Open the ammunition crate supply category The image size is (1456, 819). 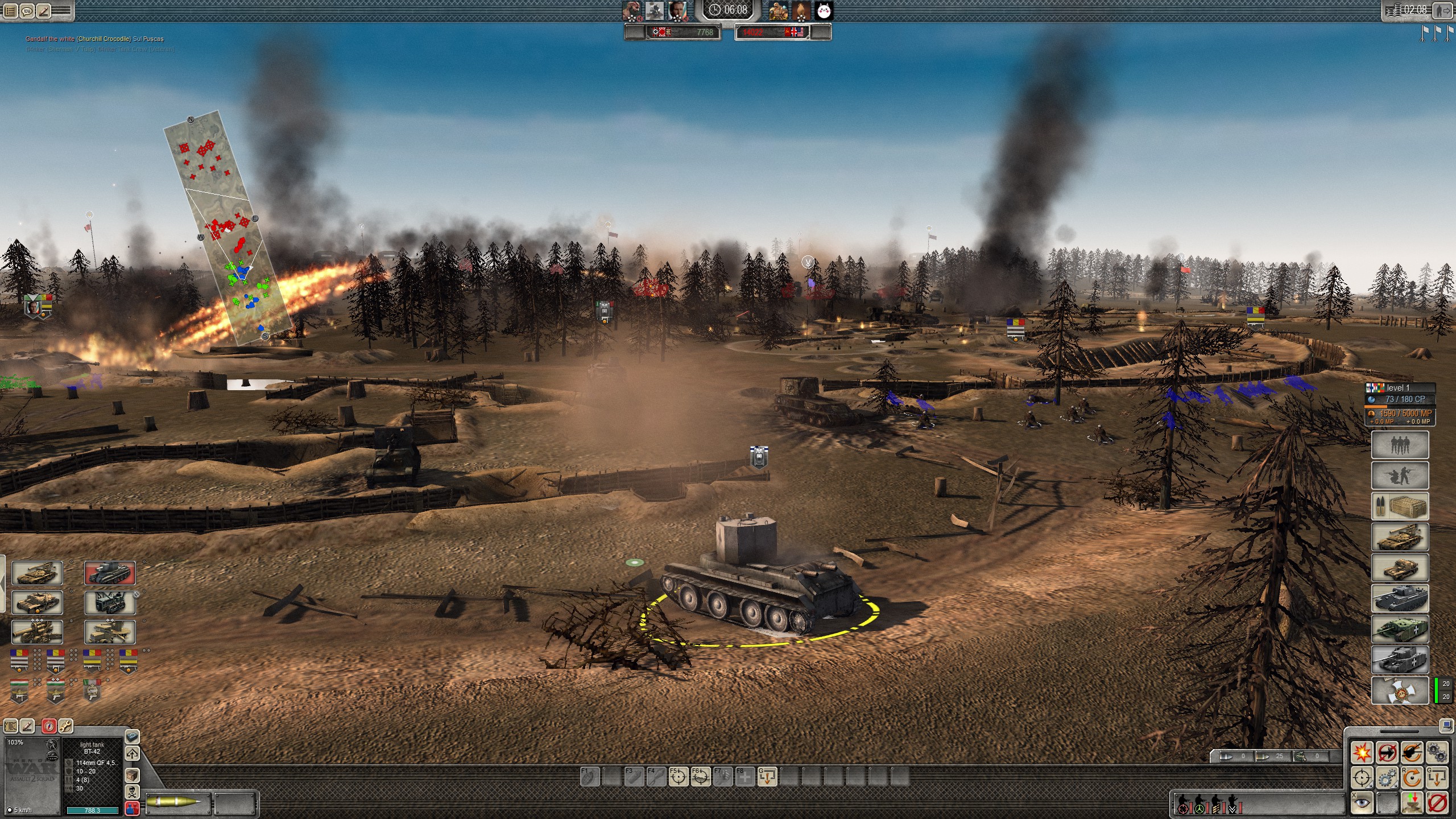pos(1400,506)
